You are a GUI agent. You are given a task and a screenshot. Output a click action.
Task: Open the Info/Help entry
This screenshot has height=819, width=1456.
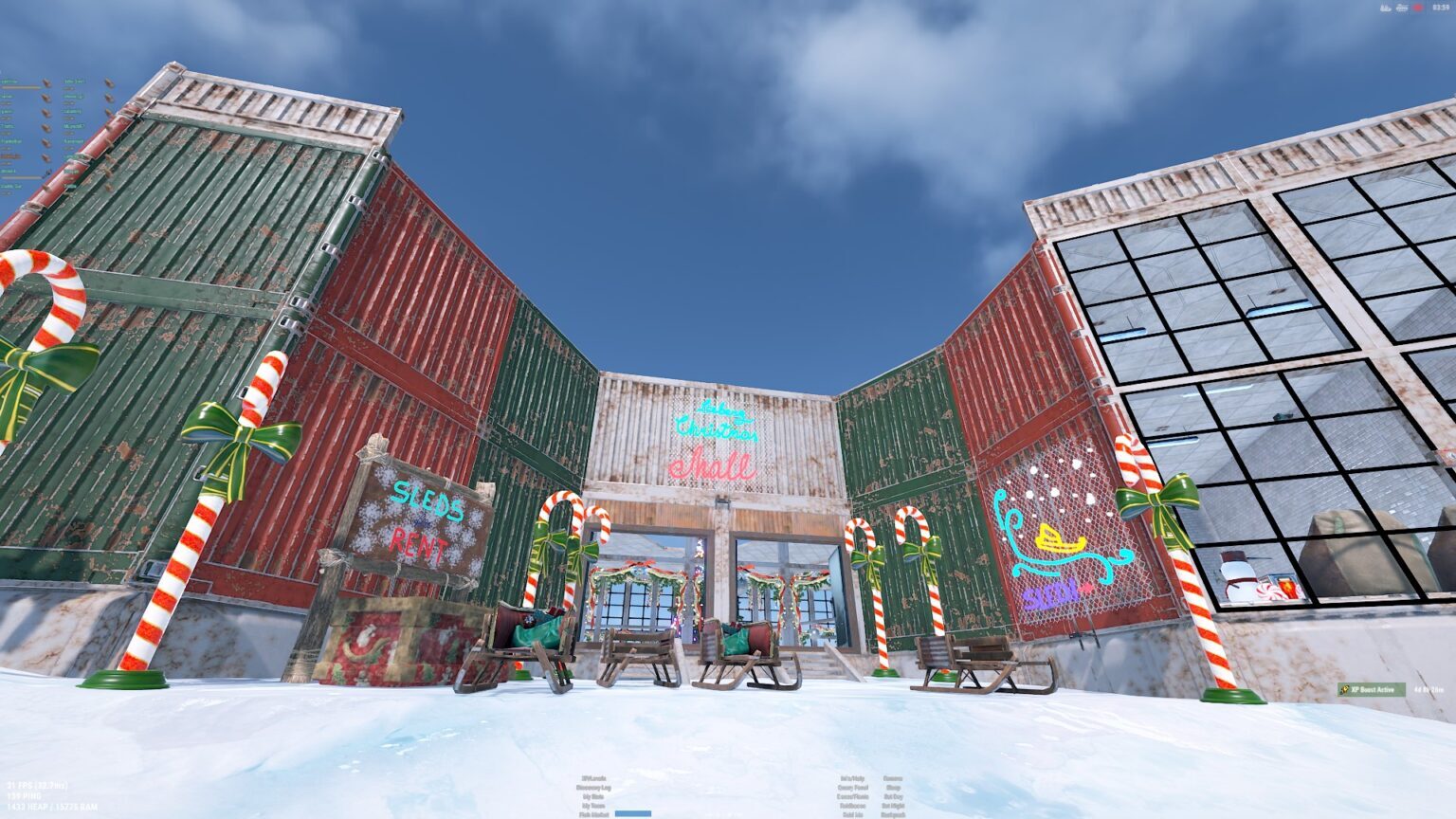point(851,779)
